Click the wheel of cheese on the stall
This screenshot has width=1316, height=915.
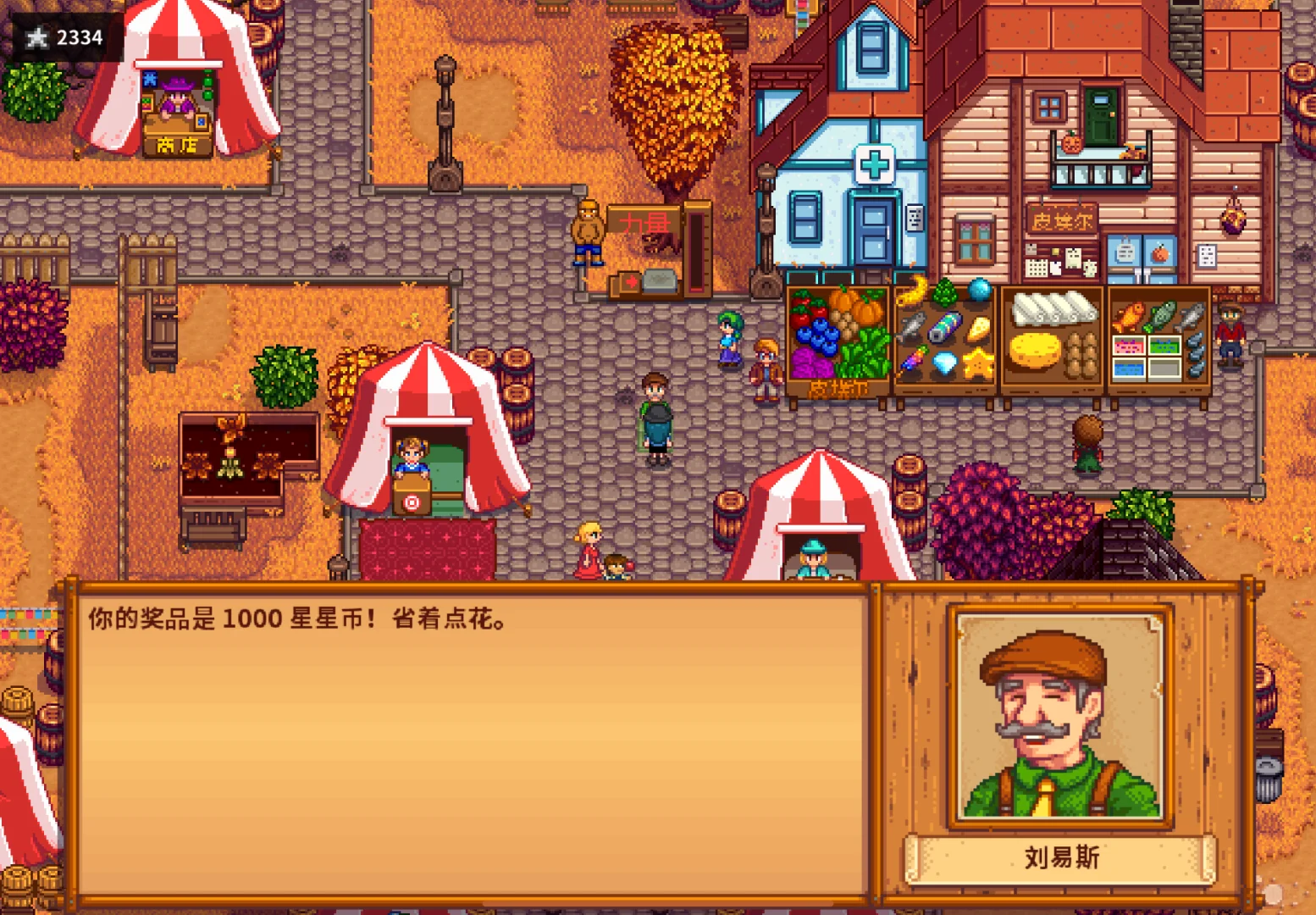1035,352
